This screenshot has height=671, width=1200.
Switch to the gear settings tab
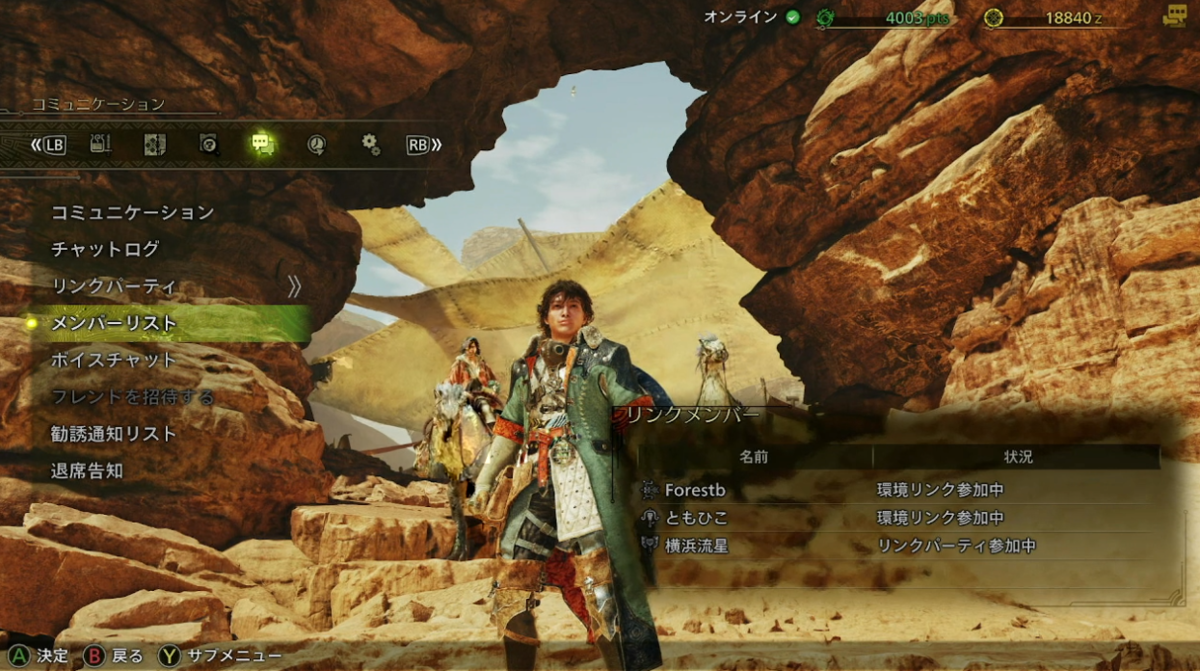[x=370, y=144]
